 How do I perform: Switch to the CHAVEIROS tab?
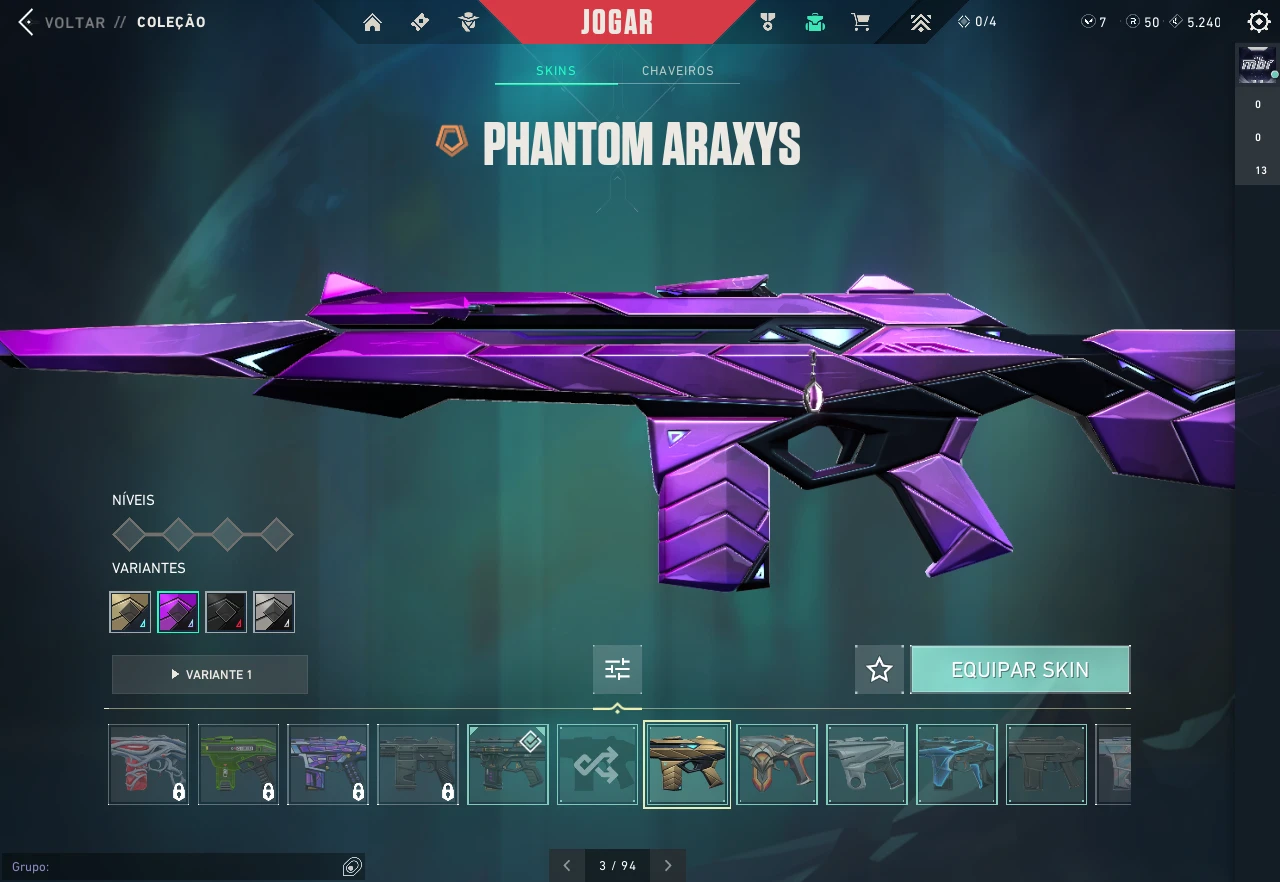click(x=677, y=71)
